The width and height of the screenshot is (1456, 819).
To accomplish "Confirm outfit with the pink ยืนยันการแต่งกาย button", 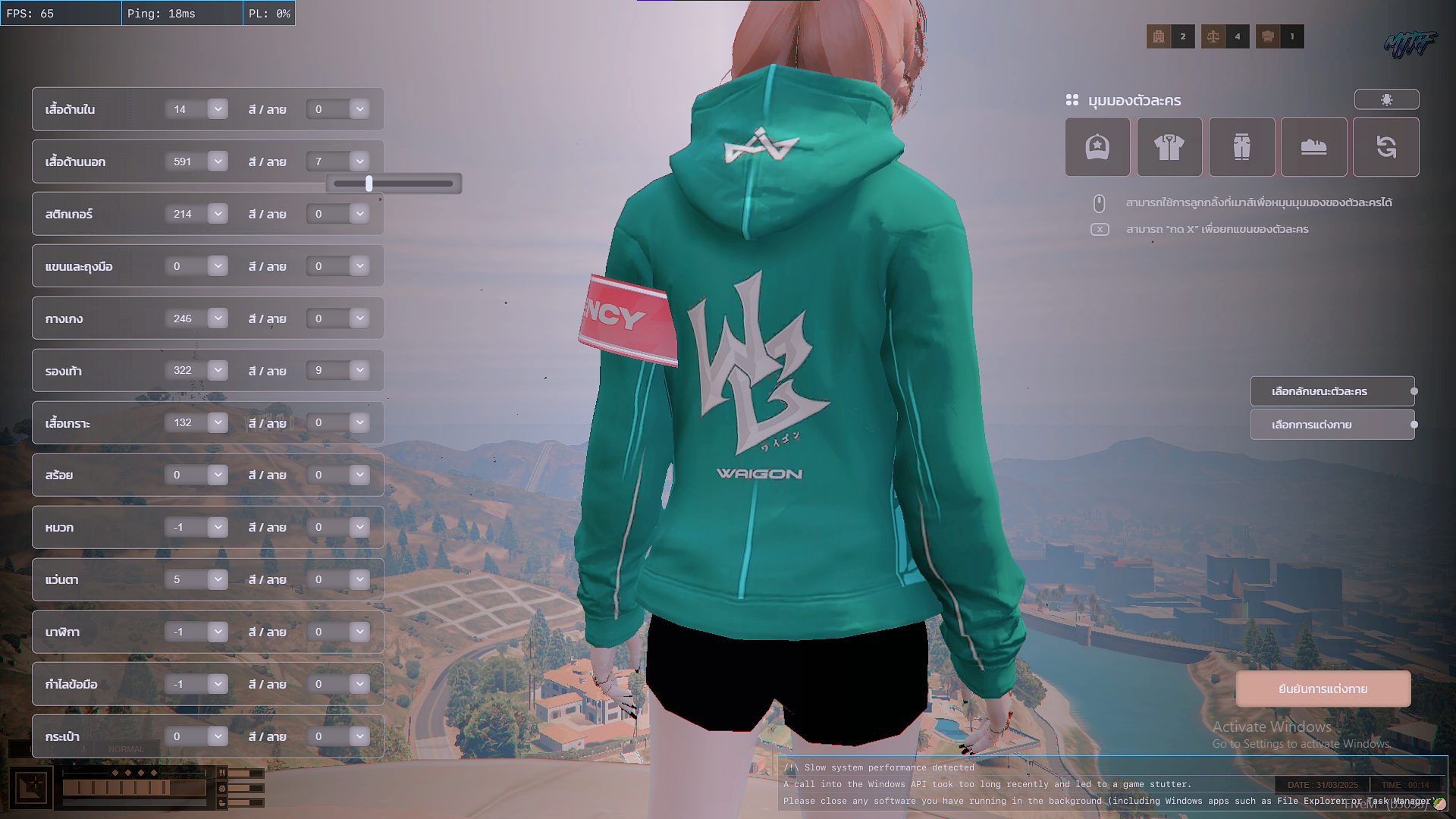I will pyautogui.click(x=1323, y=689).
